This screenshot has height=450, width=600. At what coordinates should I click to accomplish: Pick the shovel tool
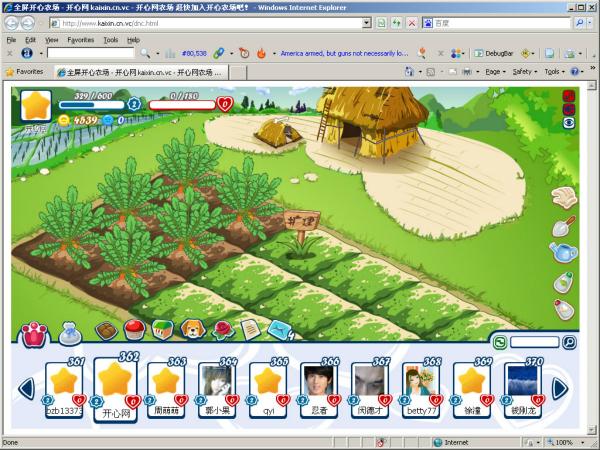coord(564,226)
